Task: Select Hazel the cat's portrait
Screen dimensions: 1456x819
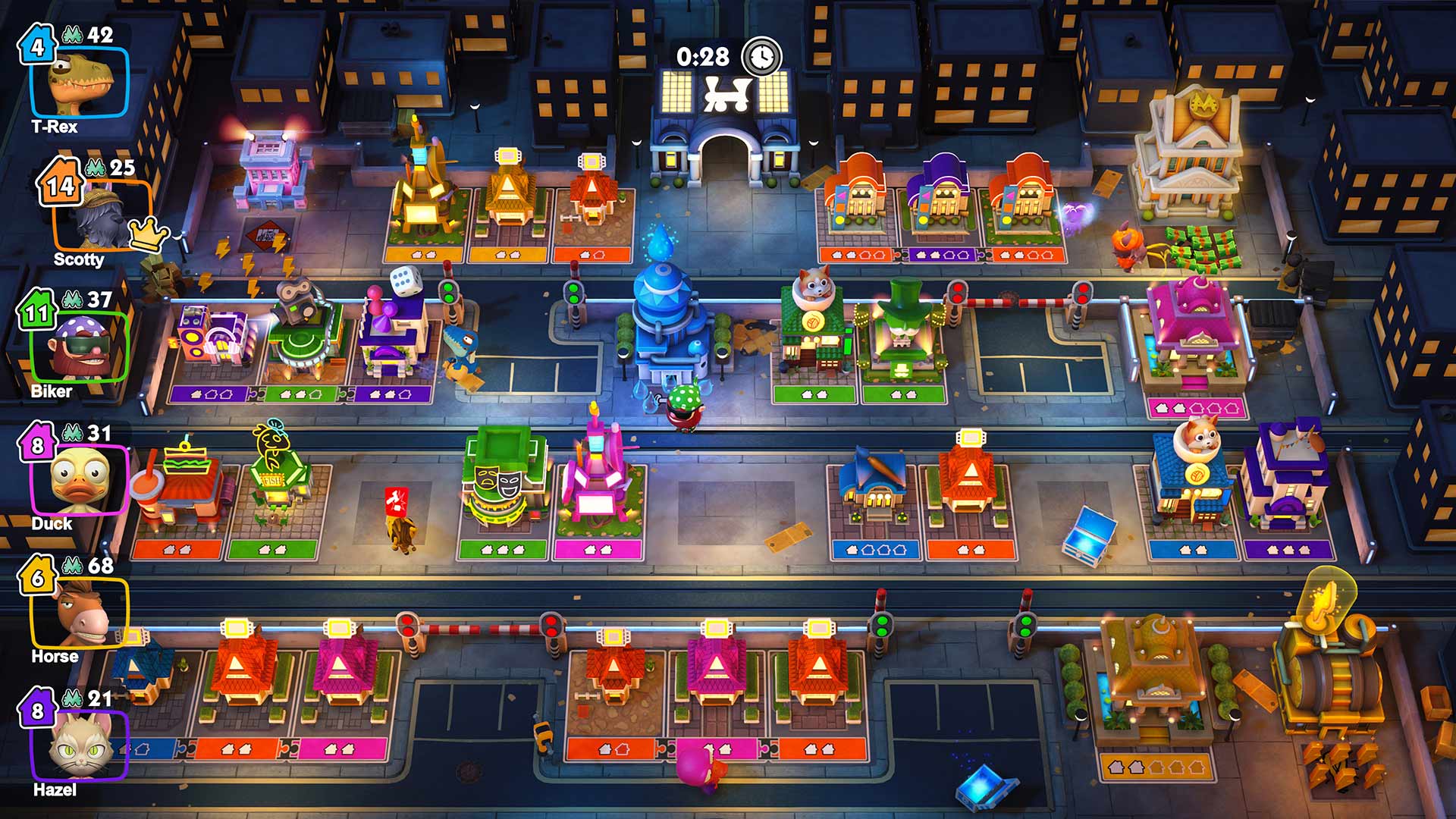Action: (x=80, y=746)
